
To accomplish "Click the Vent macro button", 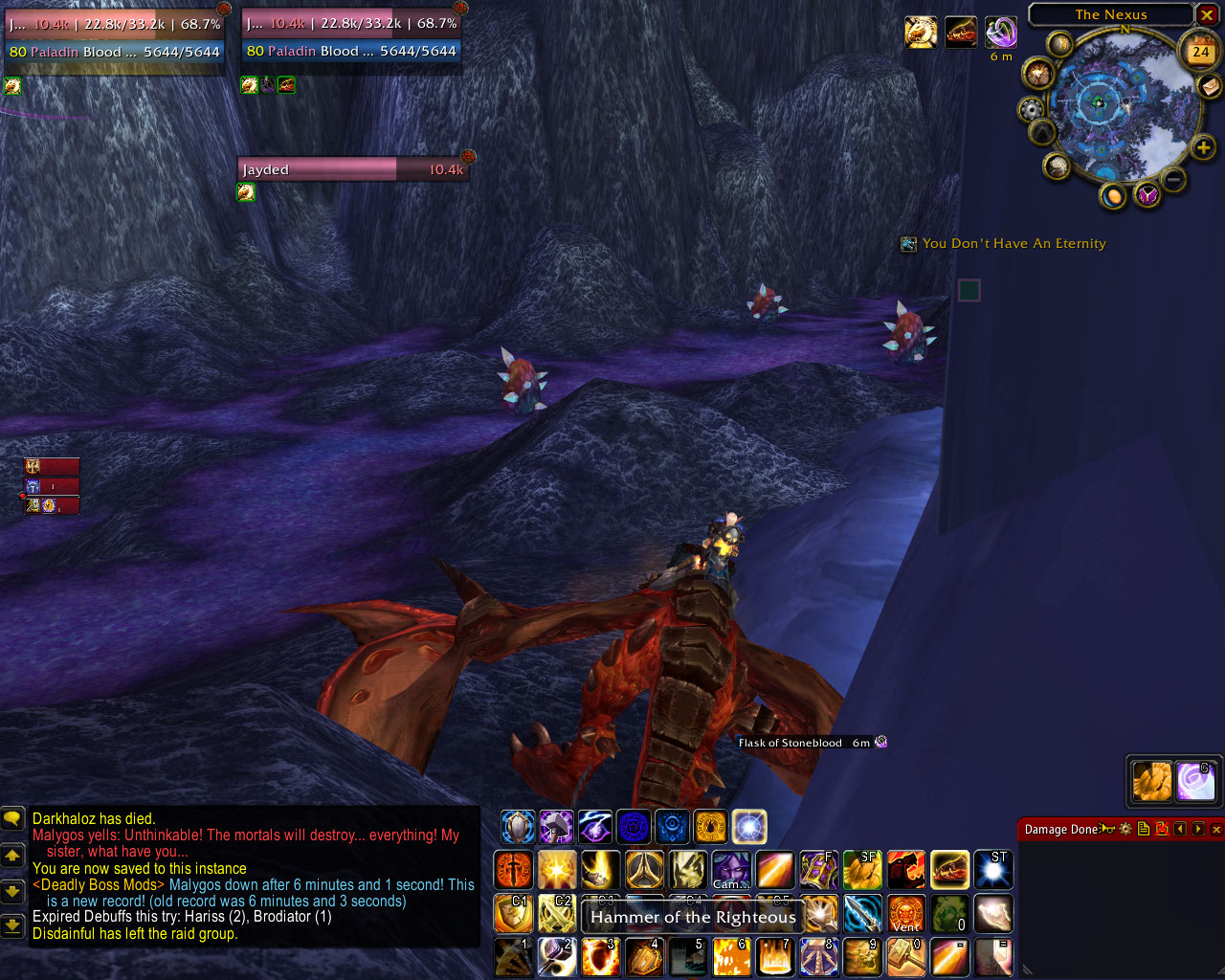I will pos(906,914).
